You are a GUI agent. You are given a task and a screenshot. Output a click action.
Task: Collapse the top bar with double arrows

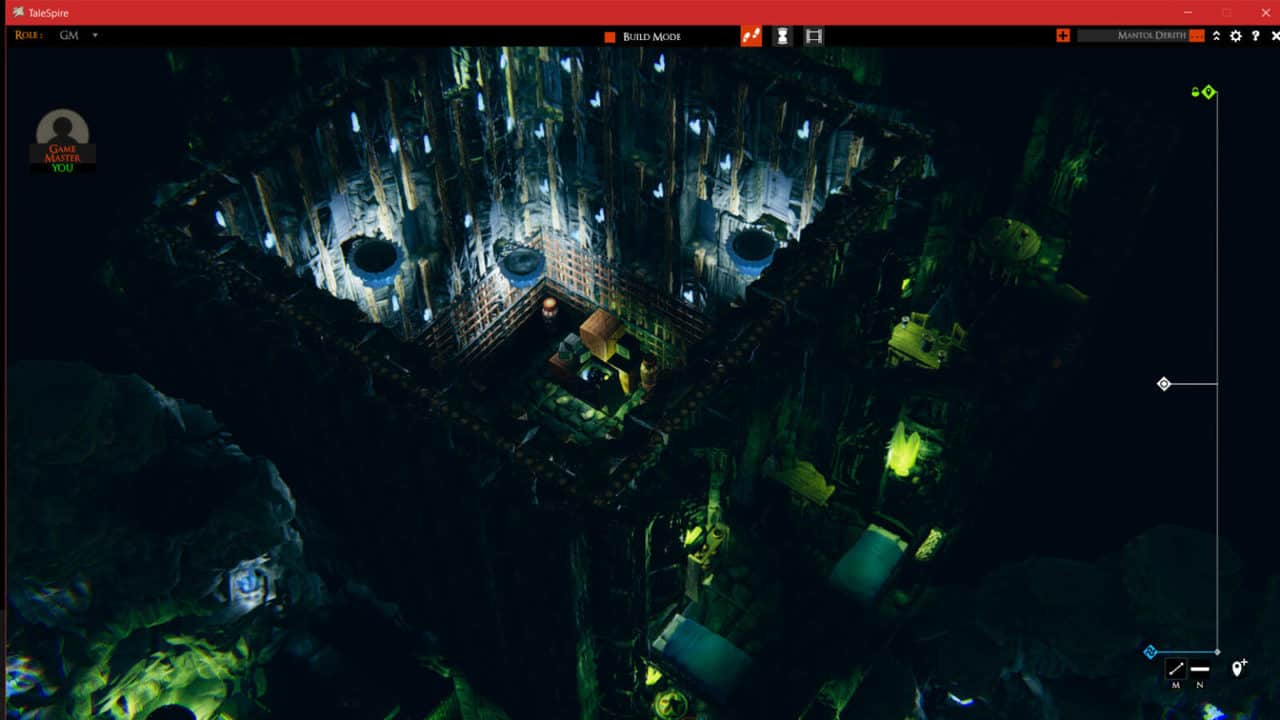(x=1216, y=36)
